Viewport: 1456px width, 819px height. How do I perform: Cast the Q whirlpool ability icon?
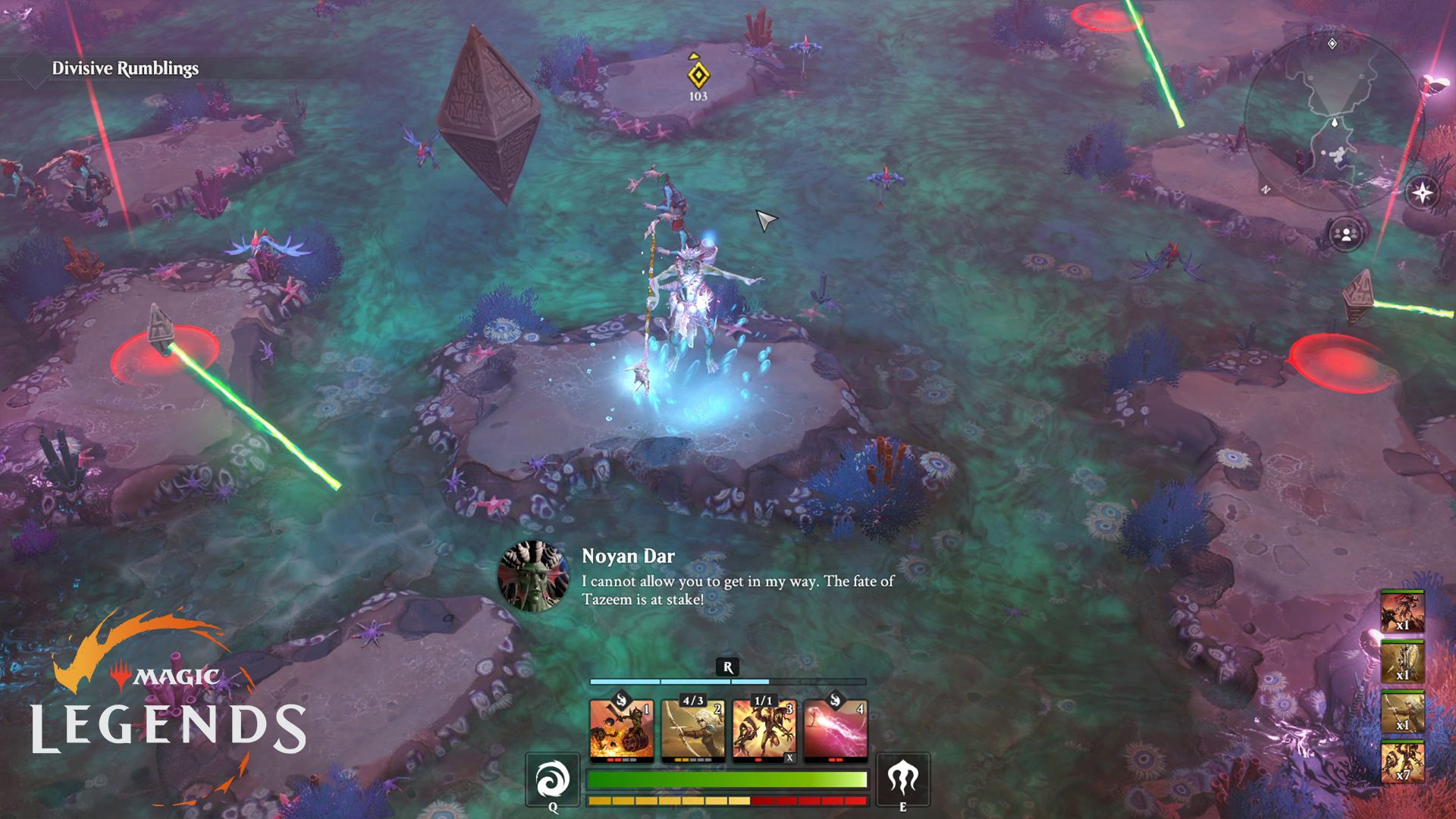[x=553, y=778]
